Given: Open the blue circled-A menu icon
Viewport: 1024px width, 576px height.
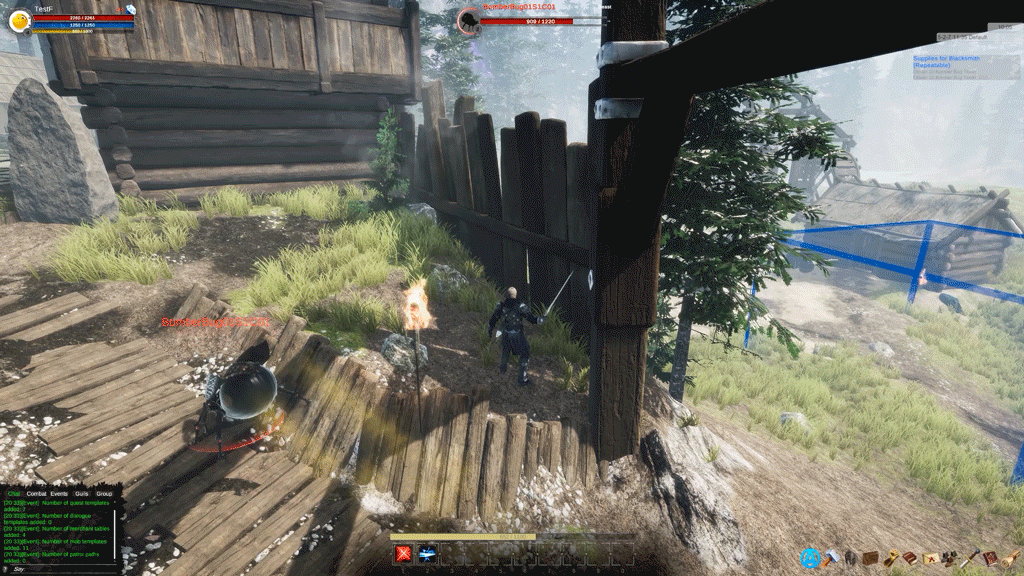Looking at the screenshot, I should tap(810, 558).
